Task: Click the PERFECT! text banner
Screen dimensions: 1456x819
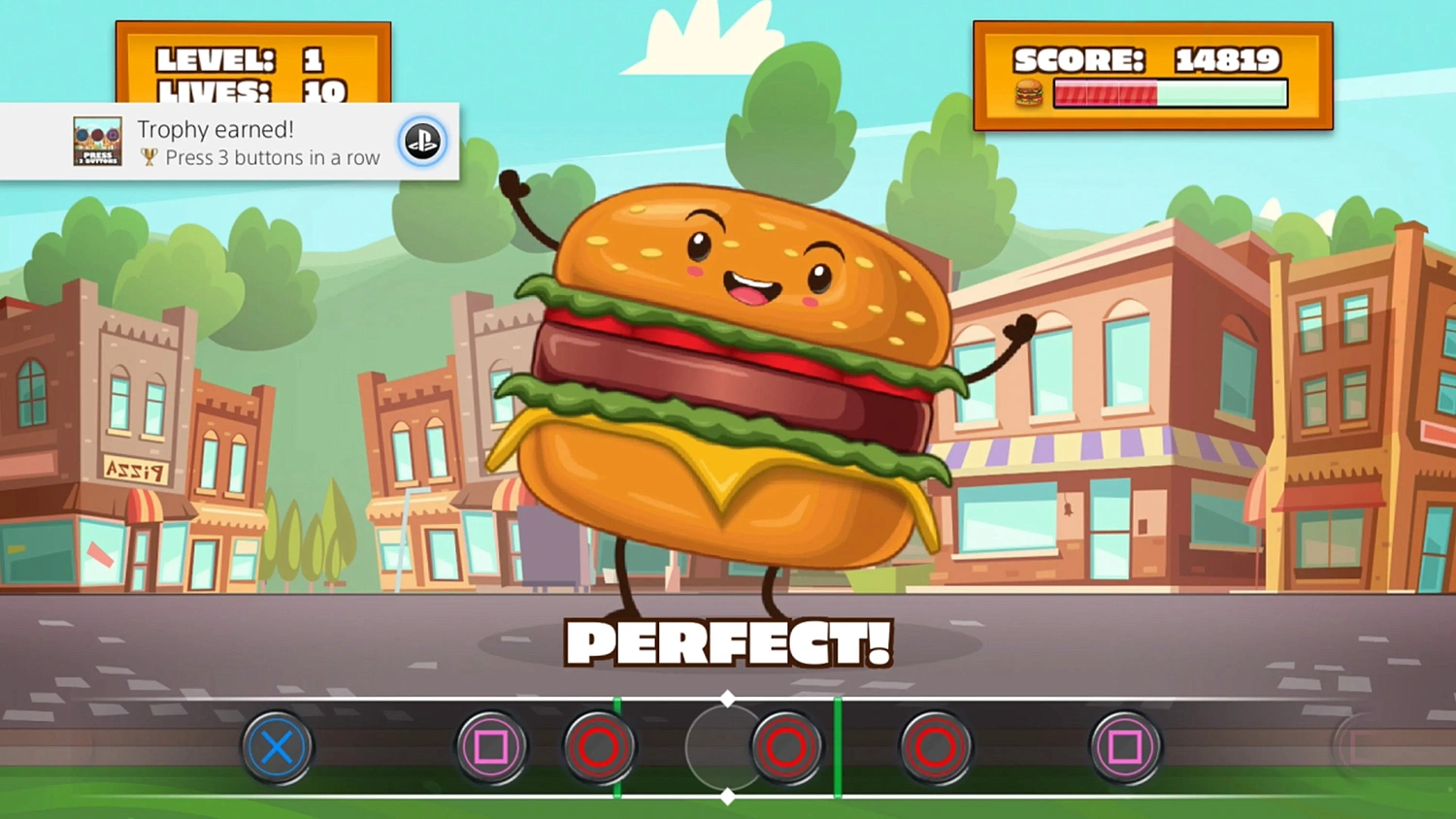Action: (x=728, y=640)
